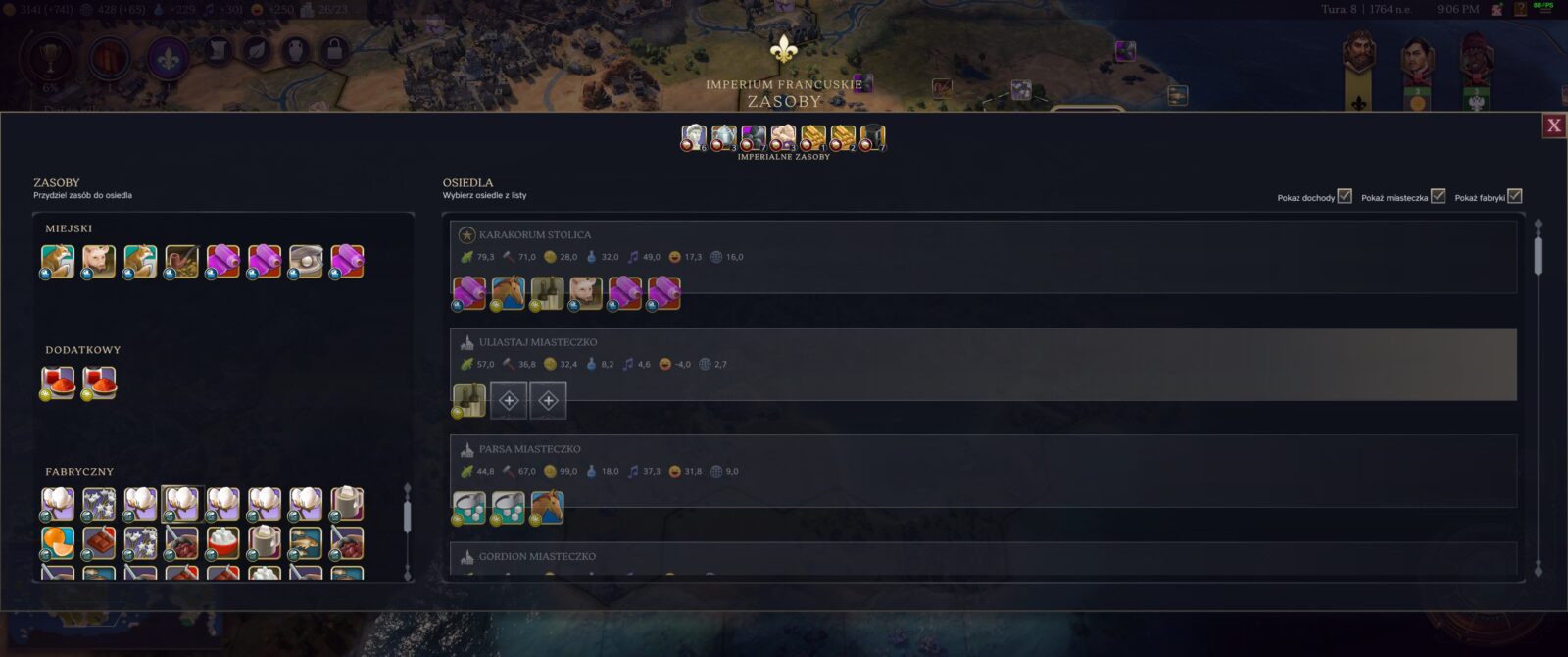Select the orange factory resource
1568x657 pixels.
click(x=58, y=542)
